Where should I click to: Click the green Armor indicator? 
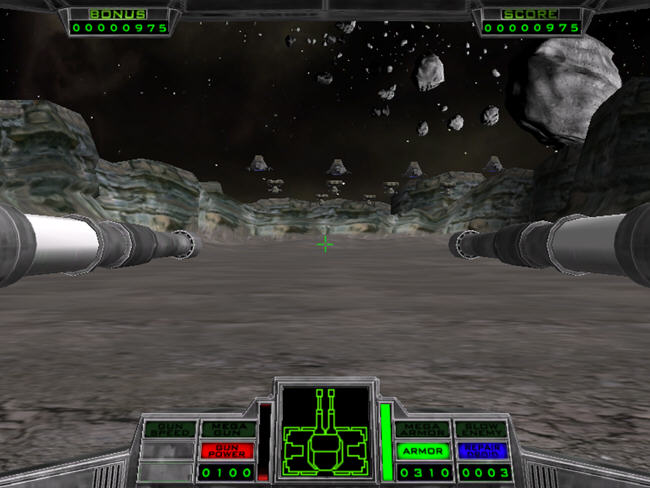point(421,451)
